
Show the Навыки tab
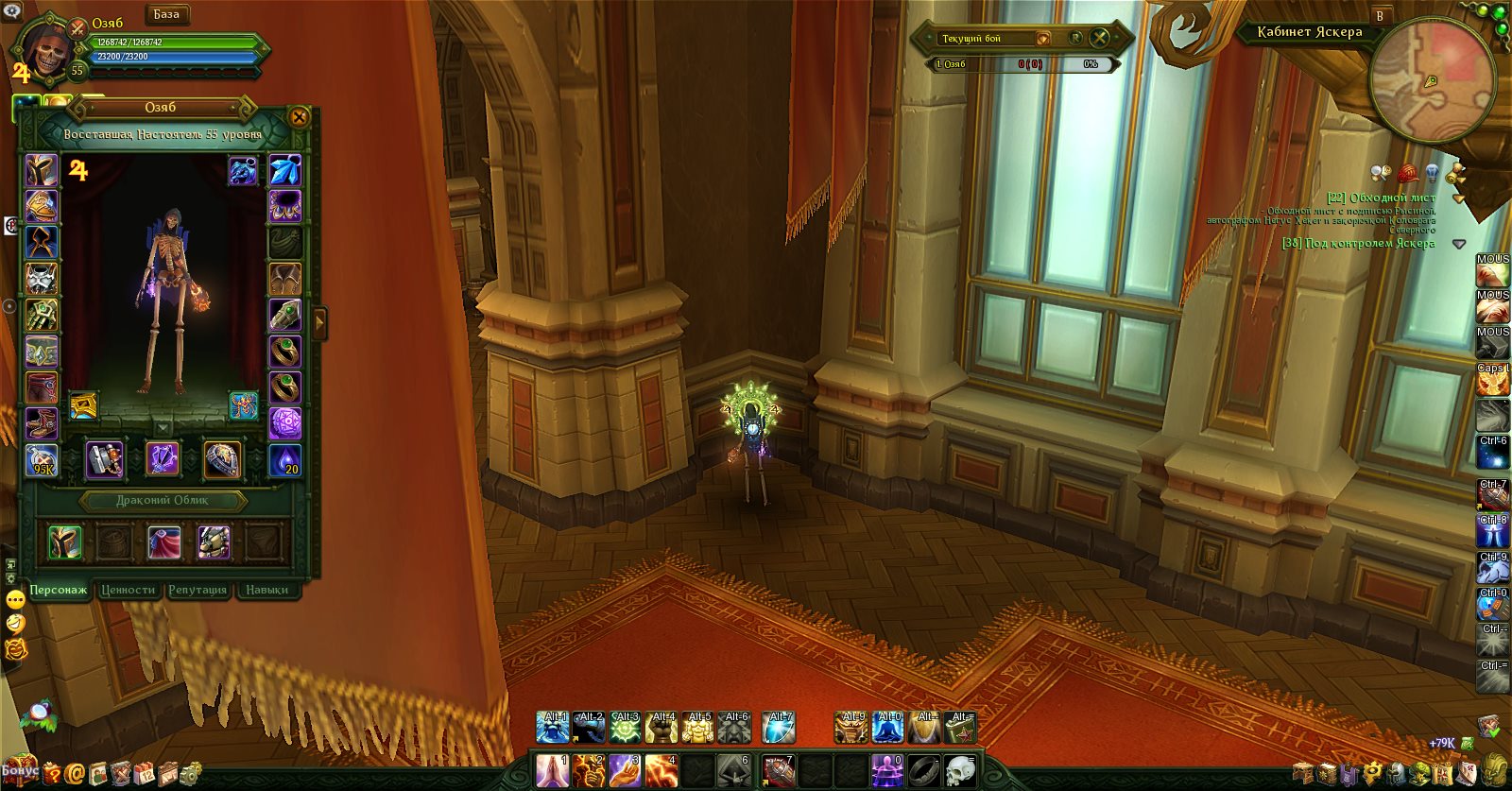[266, 590]
